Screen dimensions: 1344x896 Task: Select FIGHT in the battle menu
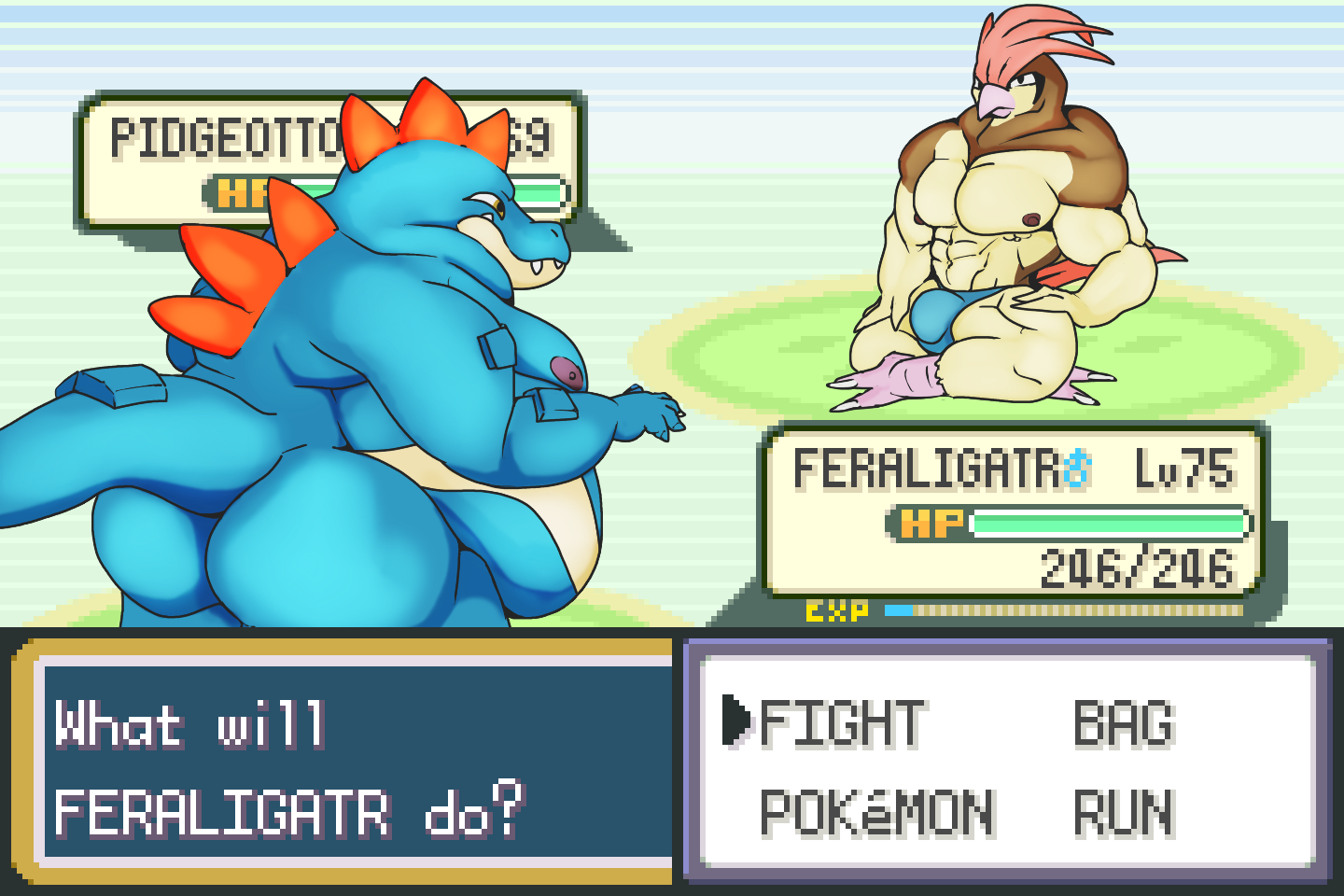click(842, 723)
